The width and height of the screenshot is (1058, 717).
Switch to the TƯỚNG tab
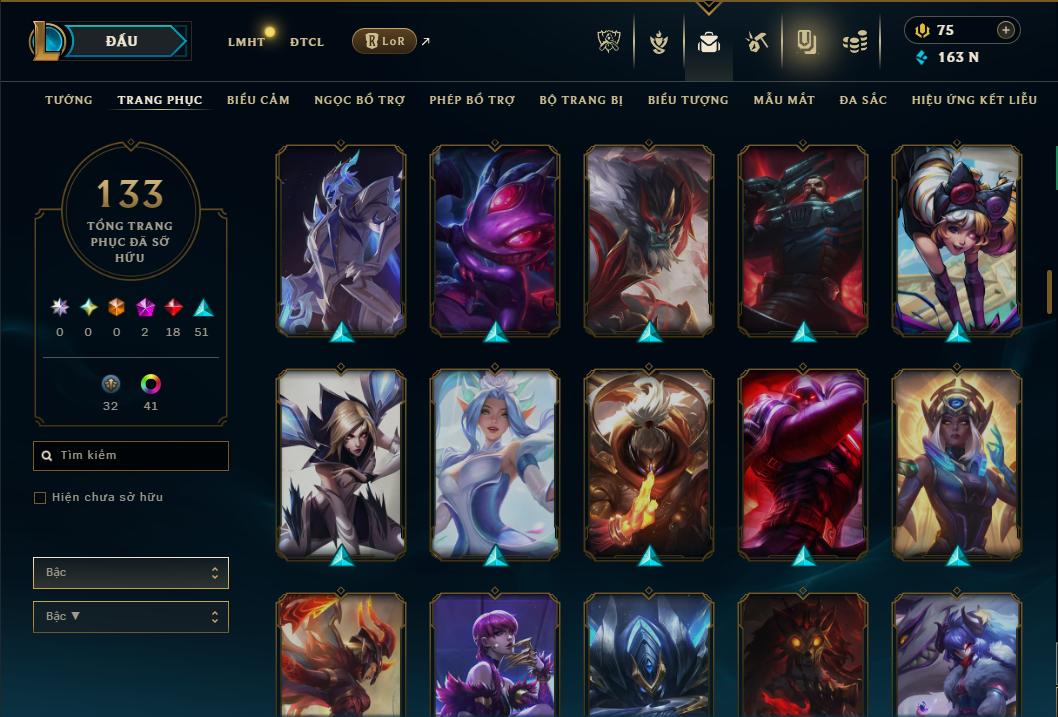(69, 100)
